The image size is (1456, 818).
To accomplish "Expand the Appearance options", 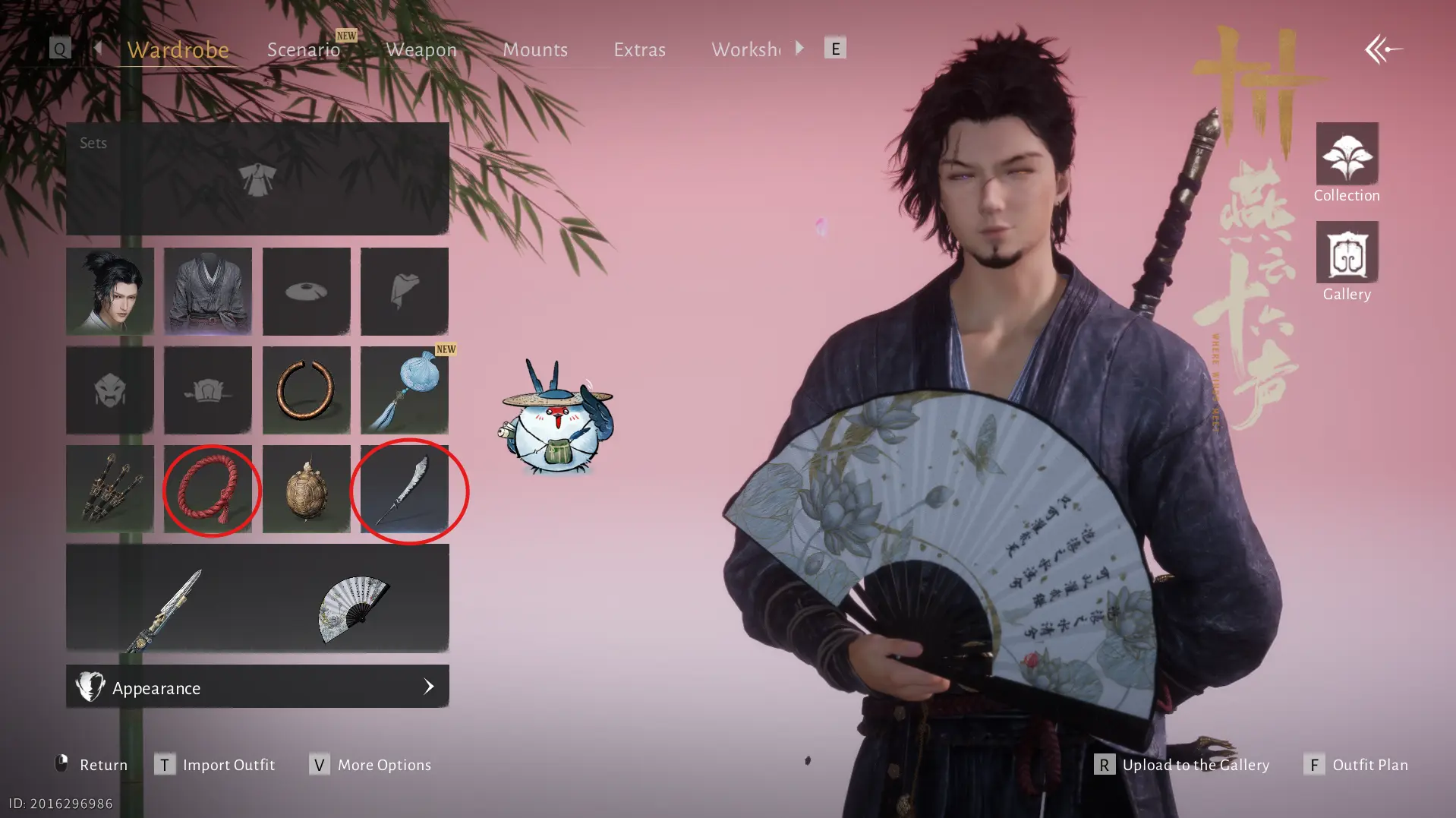I will pyautogui.click(x=257, y=687).
